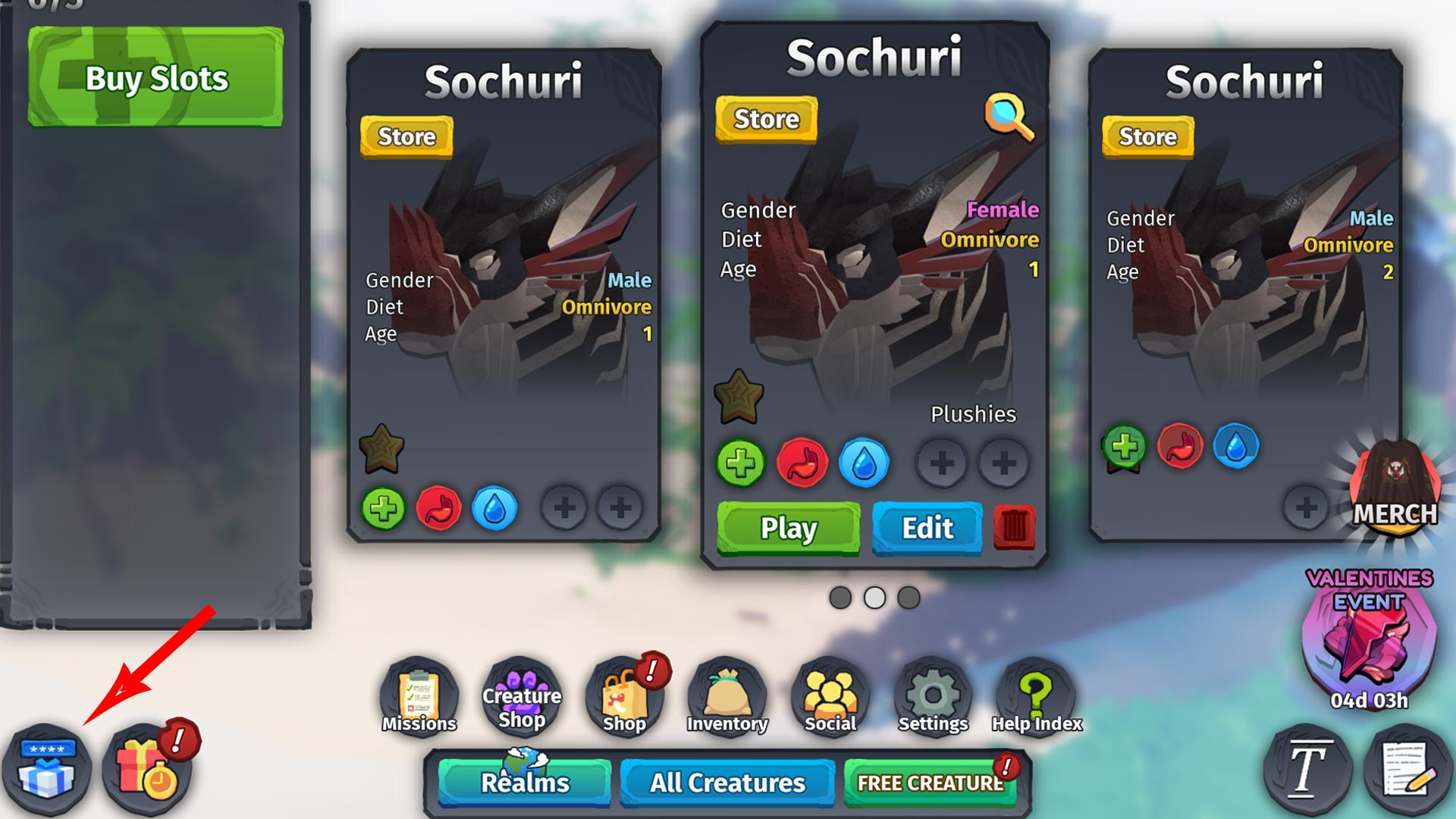Click the delete trash icon next to Edit

(1014, 529)
